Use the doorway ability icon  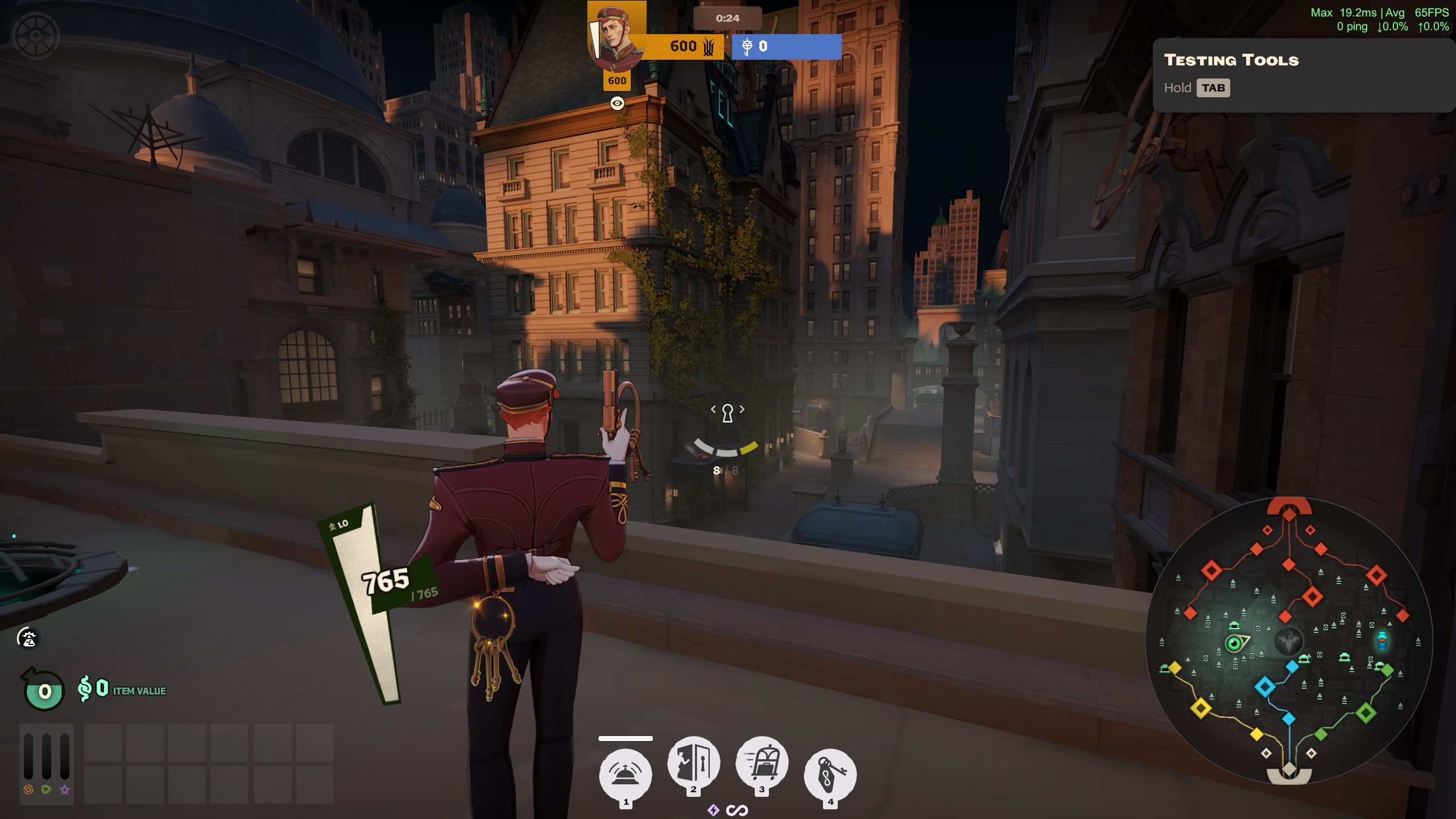[693, 762]
